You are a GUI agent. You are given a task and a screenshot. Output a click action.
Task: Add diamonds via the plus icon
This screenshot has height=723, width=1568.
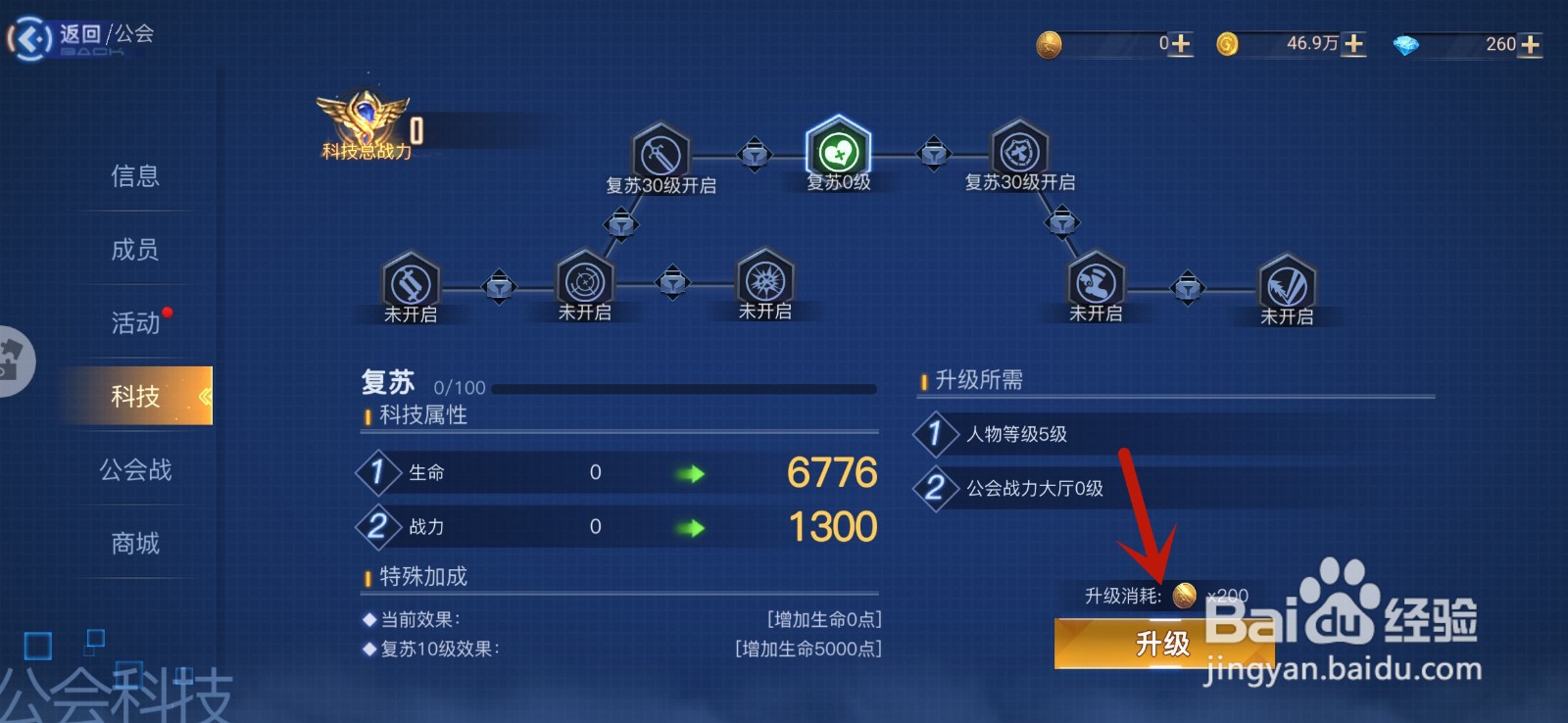pyautogui.click(x=1530, y=43)
